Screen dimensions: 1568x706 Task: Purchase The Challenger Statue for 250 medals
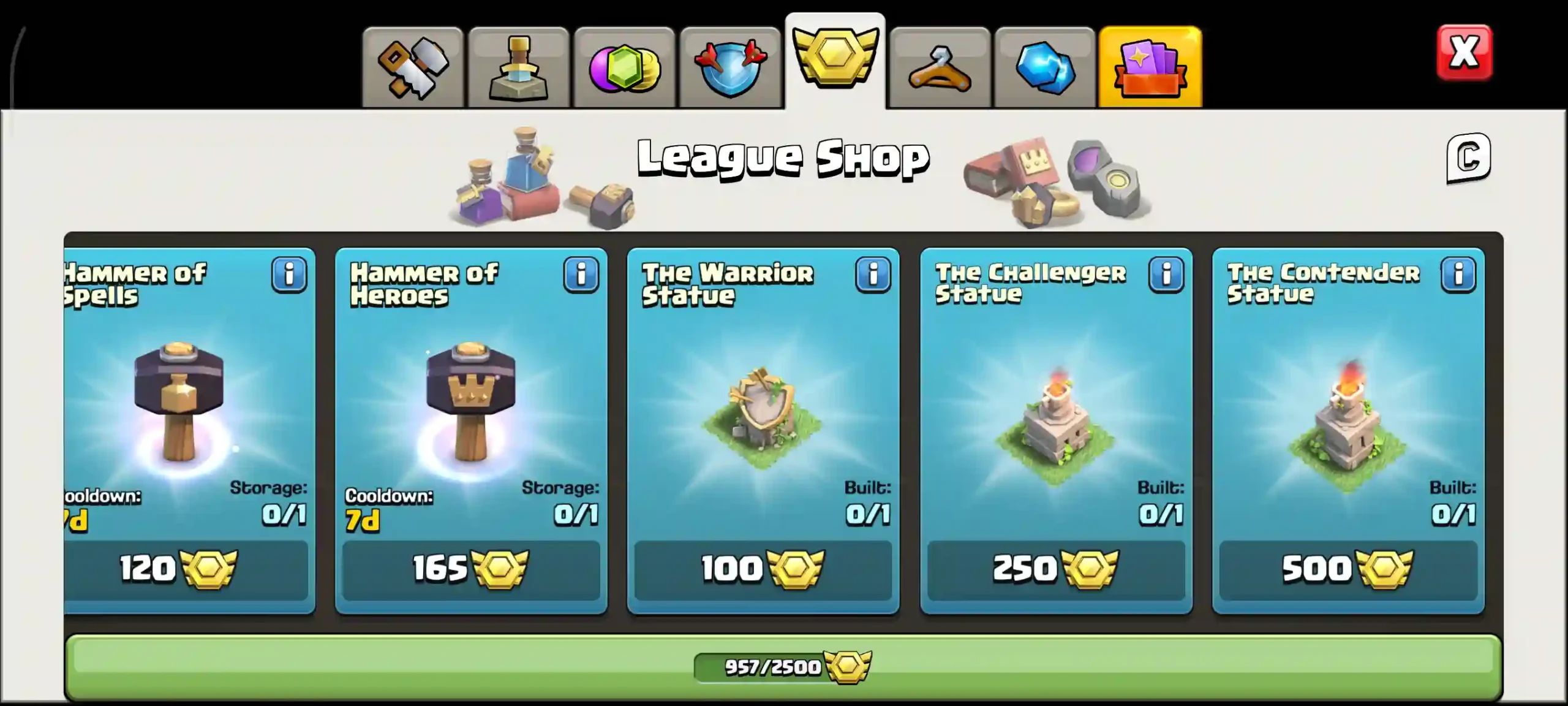point(1055,571)
